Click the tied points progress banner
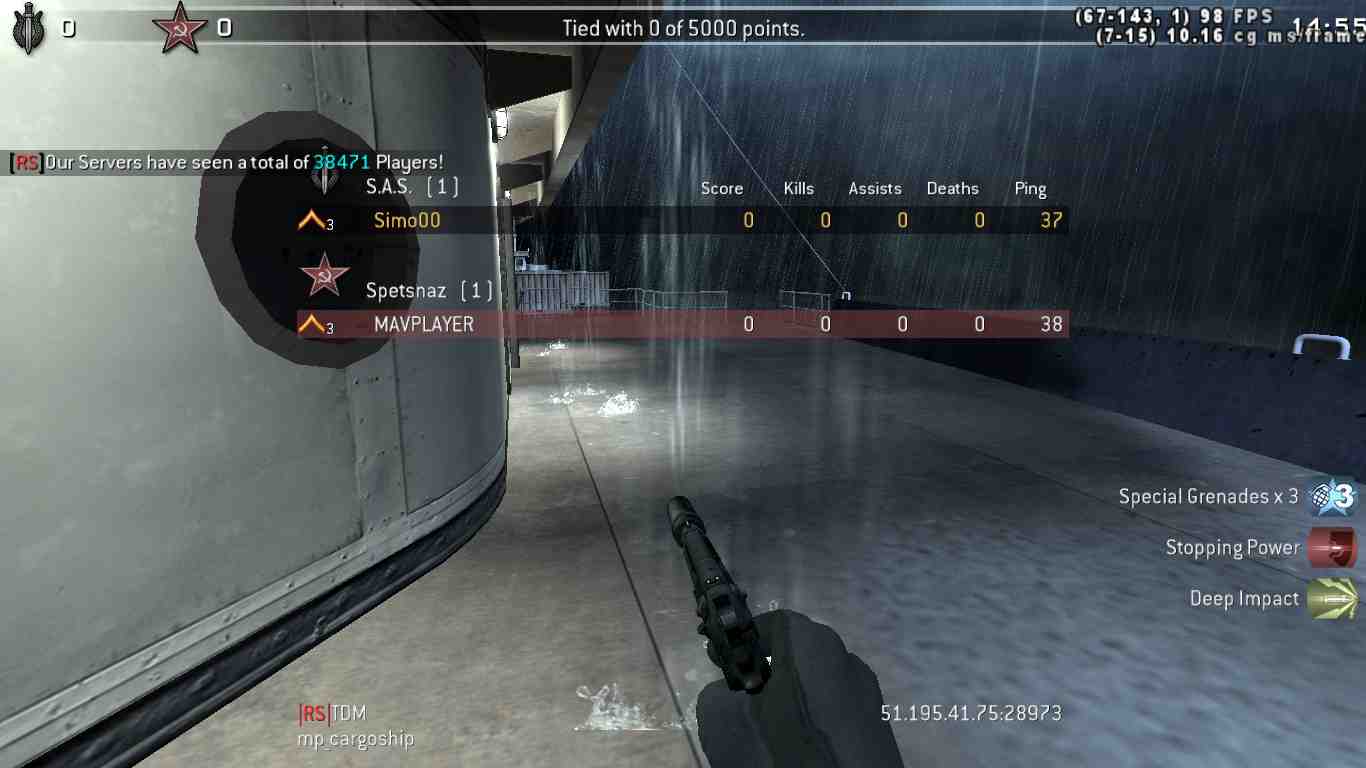Screen dimensions: 1366x768 pyautogui.click(x=683, y=28)
